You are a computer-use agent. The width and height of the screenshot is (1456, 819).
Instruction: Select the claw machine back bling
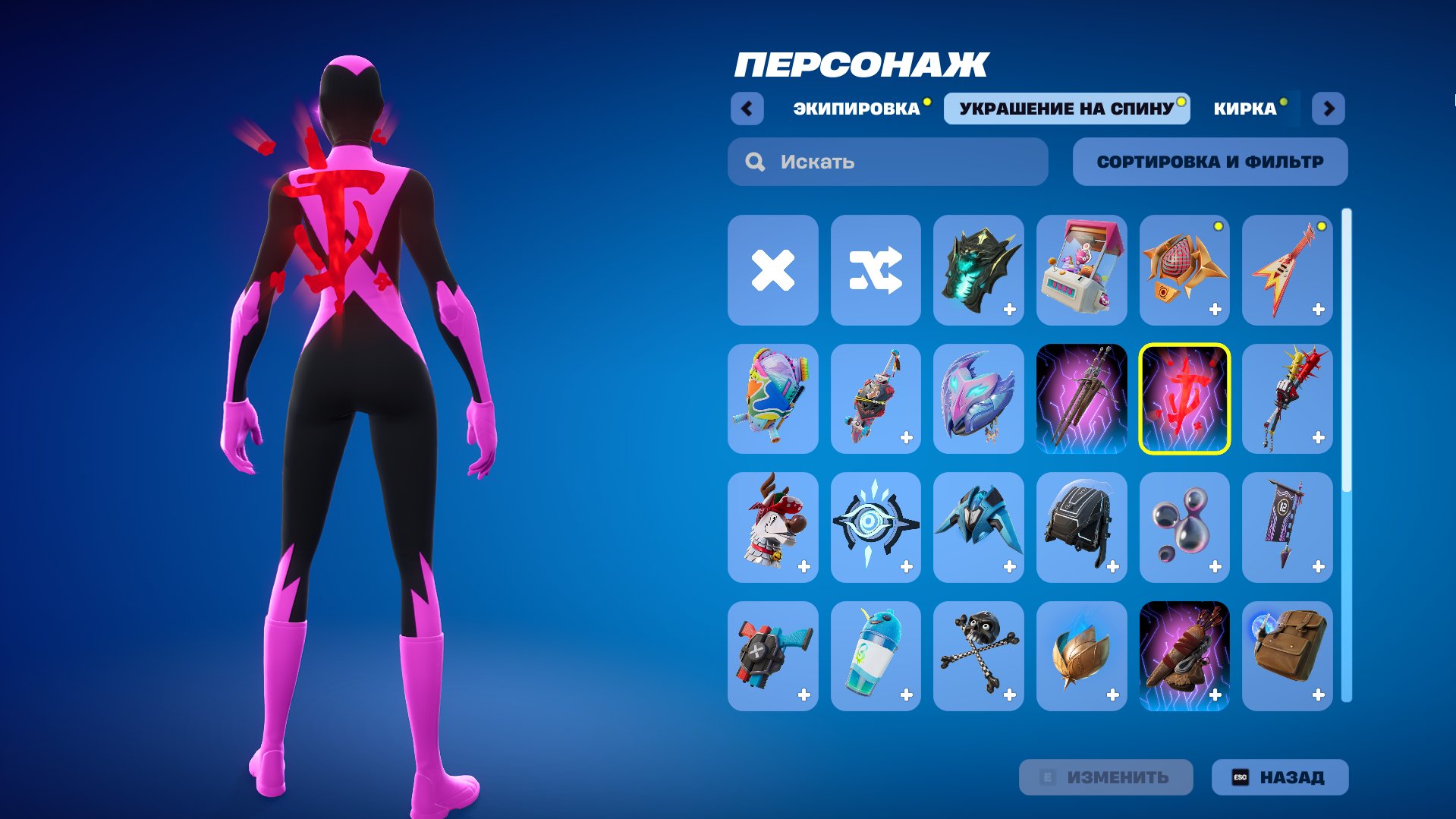pyautogui.click(x=1082, y=271)
